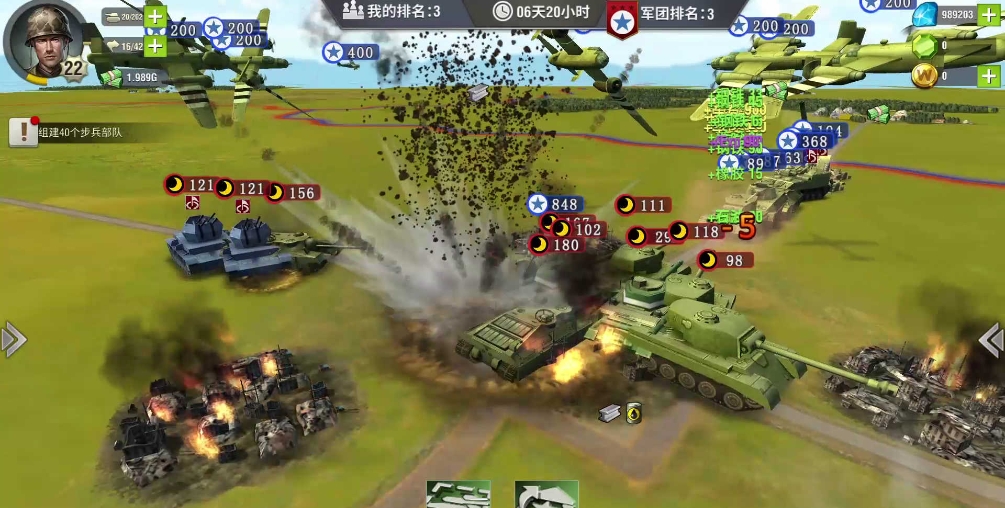This screenshot has height=508, width=1005.
Task: Select the blue diamond currency icon
Action: [926, 14]
